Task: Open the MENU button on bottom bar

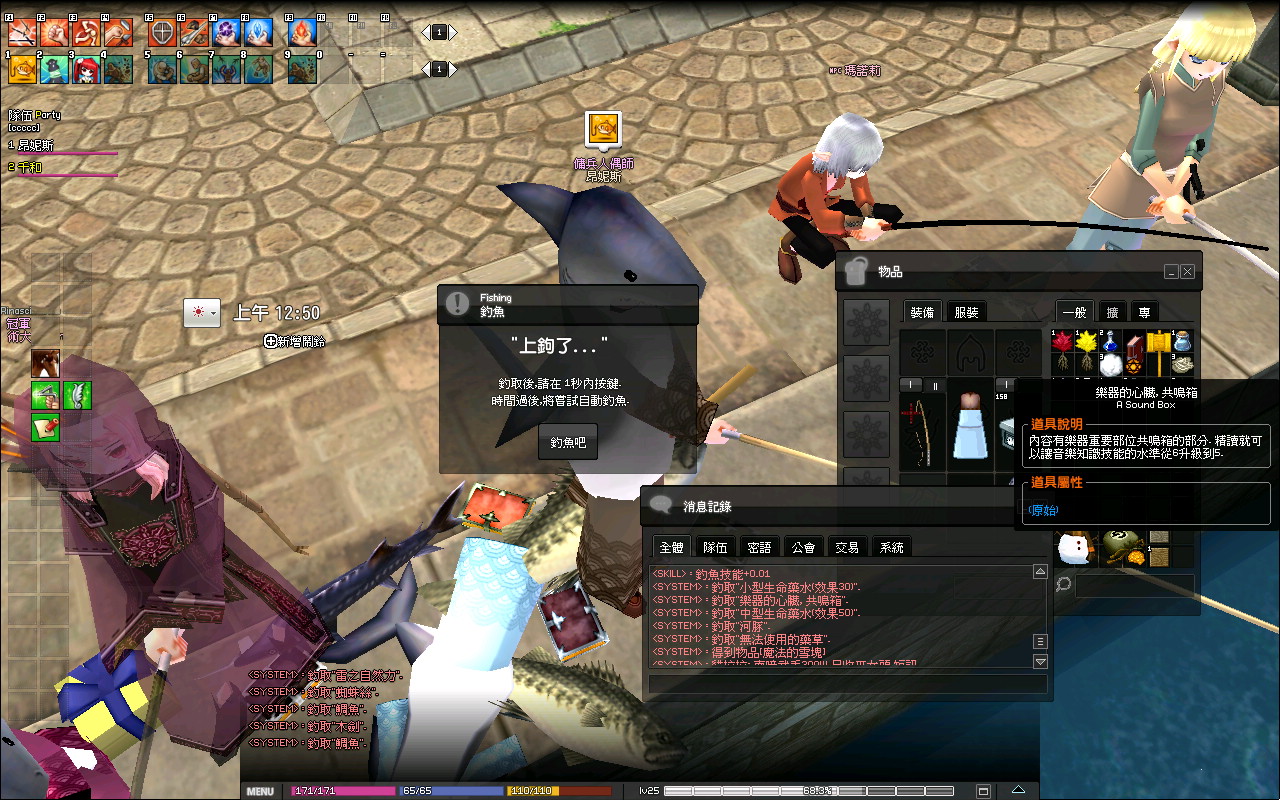Action: tap(260, 791)
